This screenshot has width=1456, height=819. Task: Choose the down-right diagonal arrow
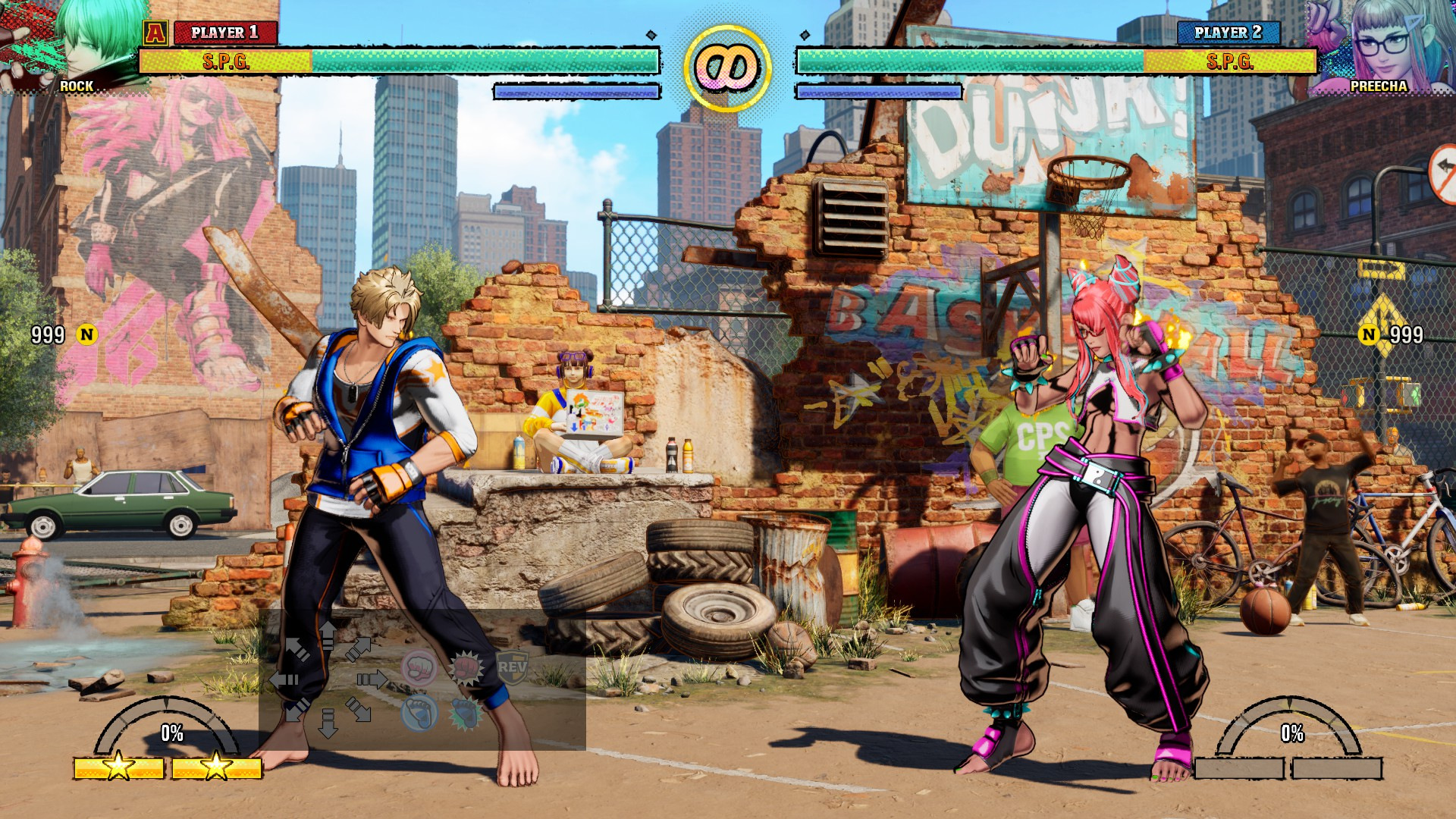click(358, 710)
